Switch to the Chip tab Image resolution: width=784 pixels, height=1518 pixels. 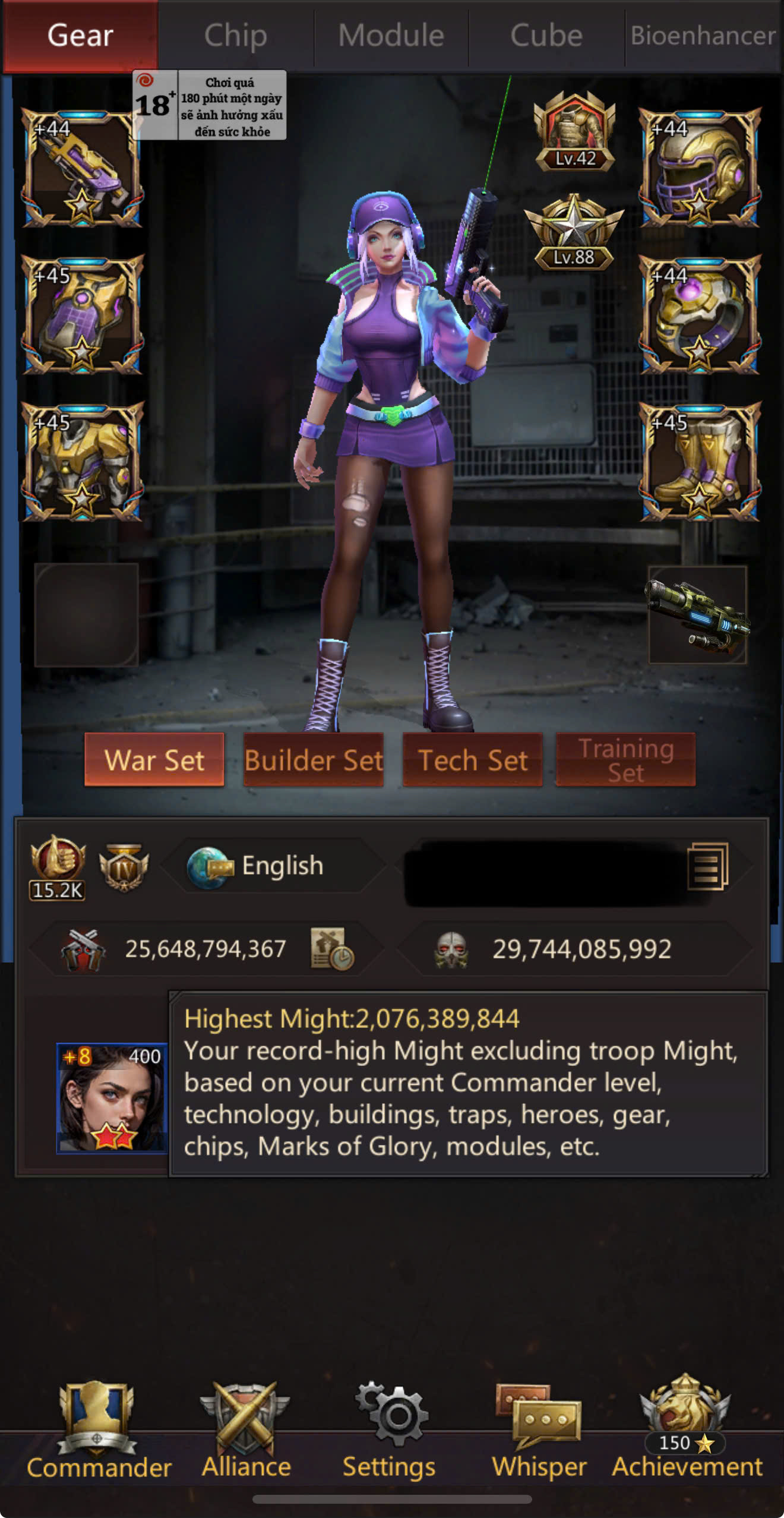[236, 36]
